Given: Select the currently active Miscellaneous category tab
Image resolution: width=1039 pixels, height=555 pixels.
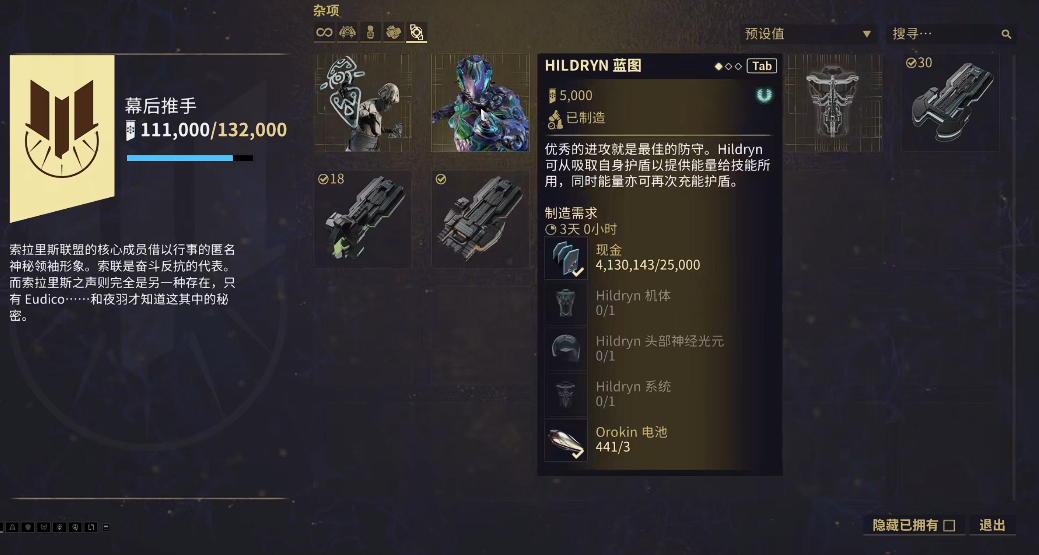Looking at the screenshot, I should point(417,33).
